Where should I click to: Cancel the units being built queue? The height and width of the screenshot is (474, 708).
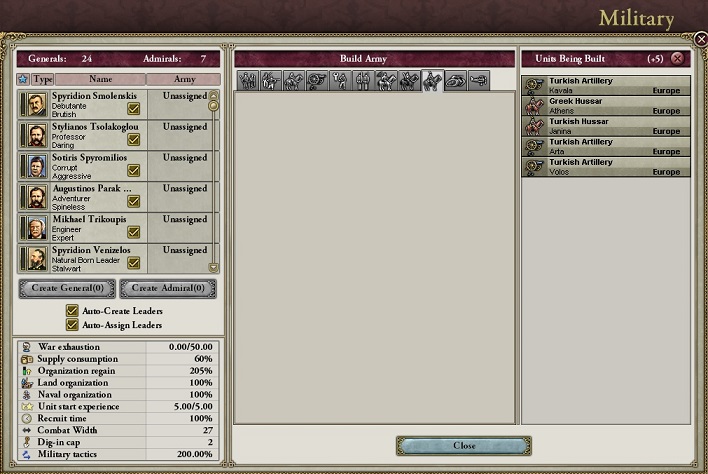pos(678,59)
